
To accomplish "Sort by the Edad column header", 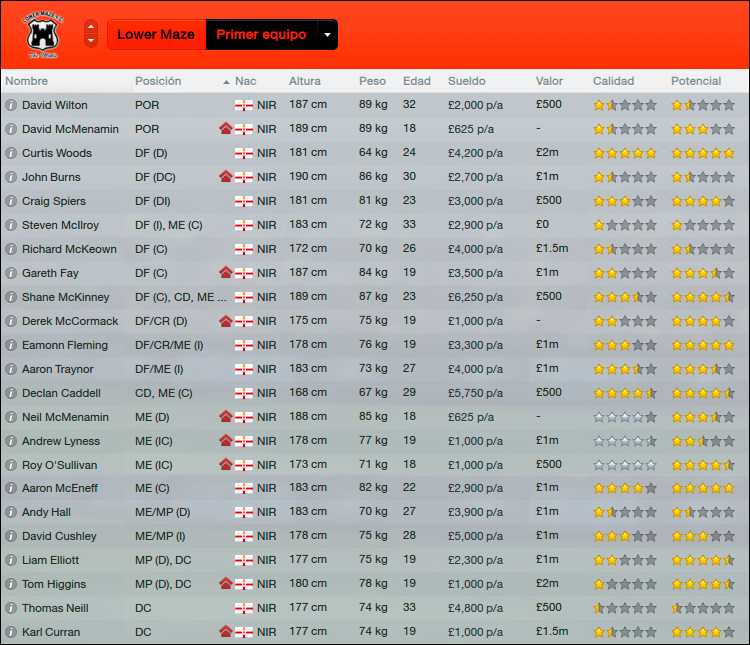I will (417, 81).
